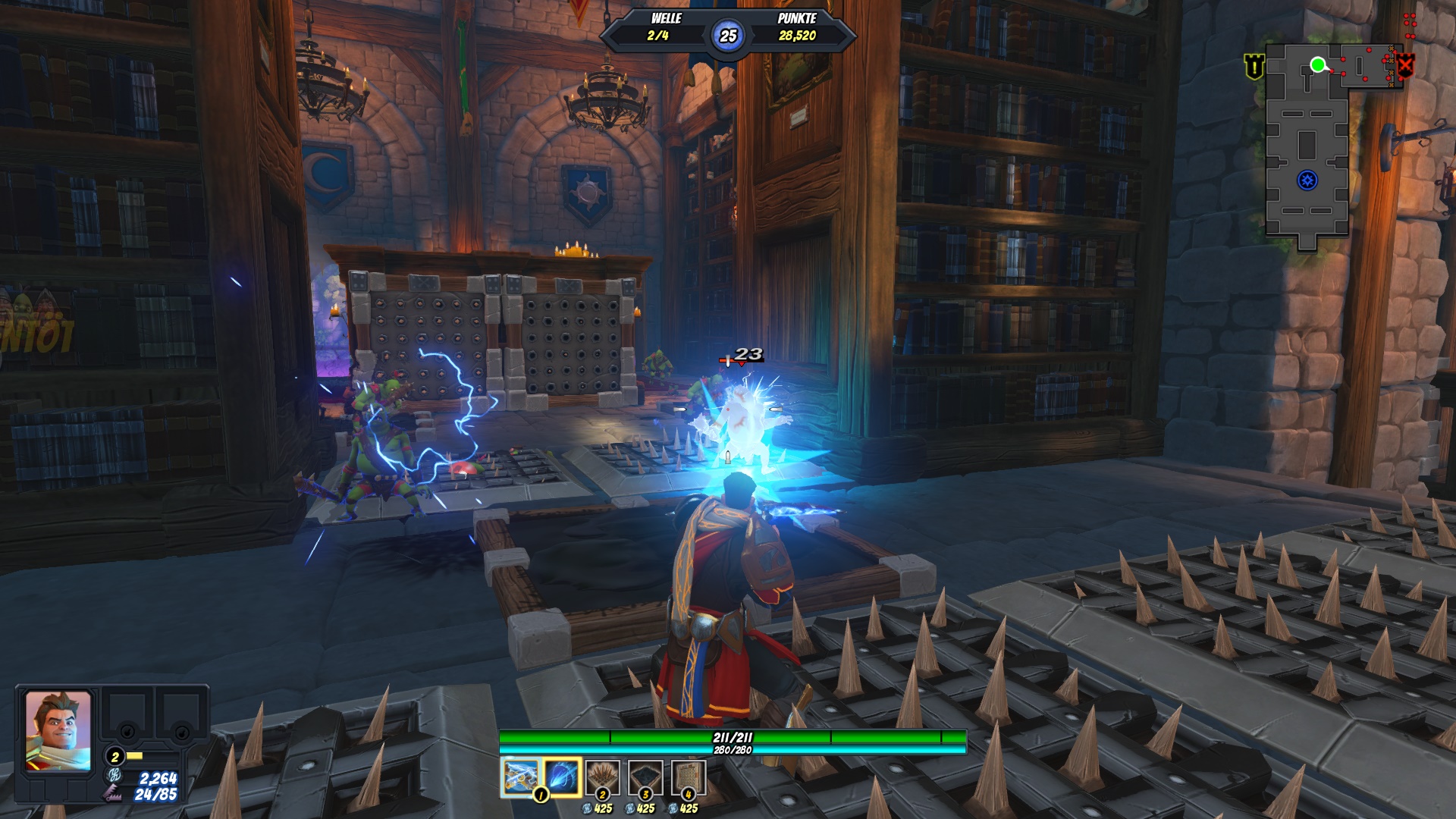This screenshot has height=819, width=1456.
Task: Select the blue rift marker on minimap
Action: (1307, 180)
